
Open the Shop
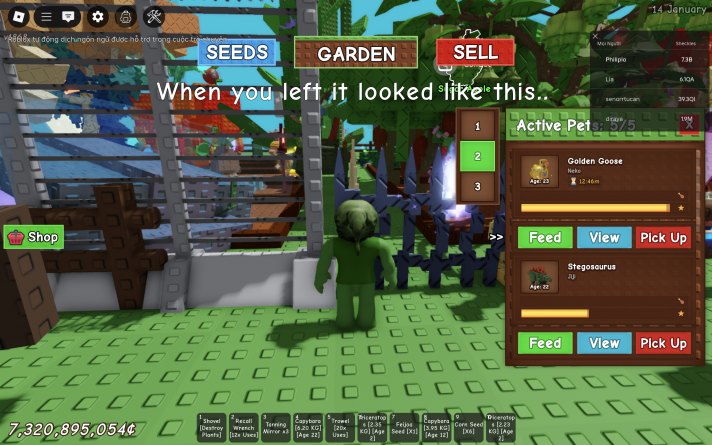[34, 237]
